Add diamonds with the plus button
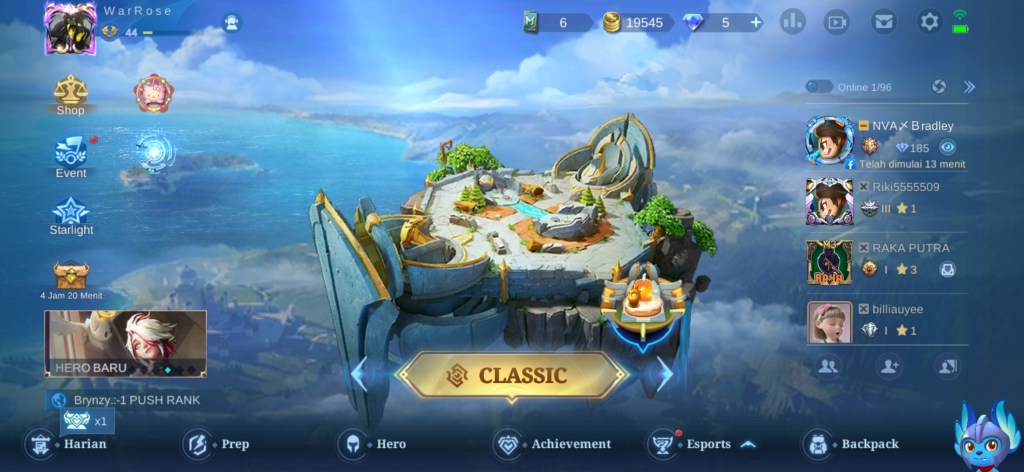This screenshot has width=1024, height=472. (x=755, y=22)
